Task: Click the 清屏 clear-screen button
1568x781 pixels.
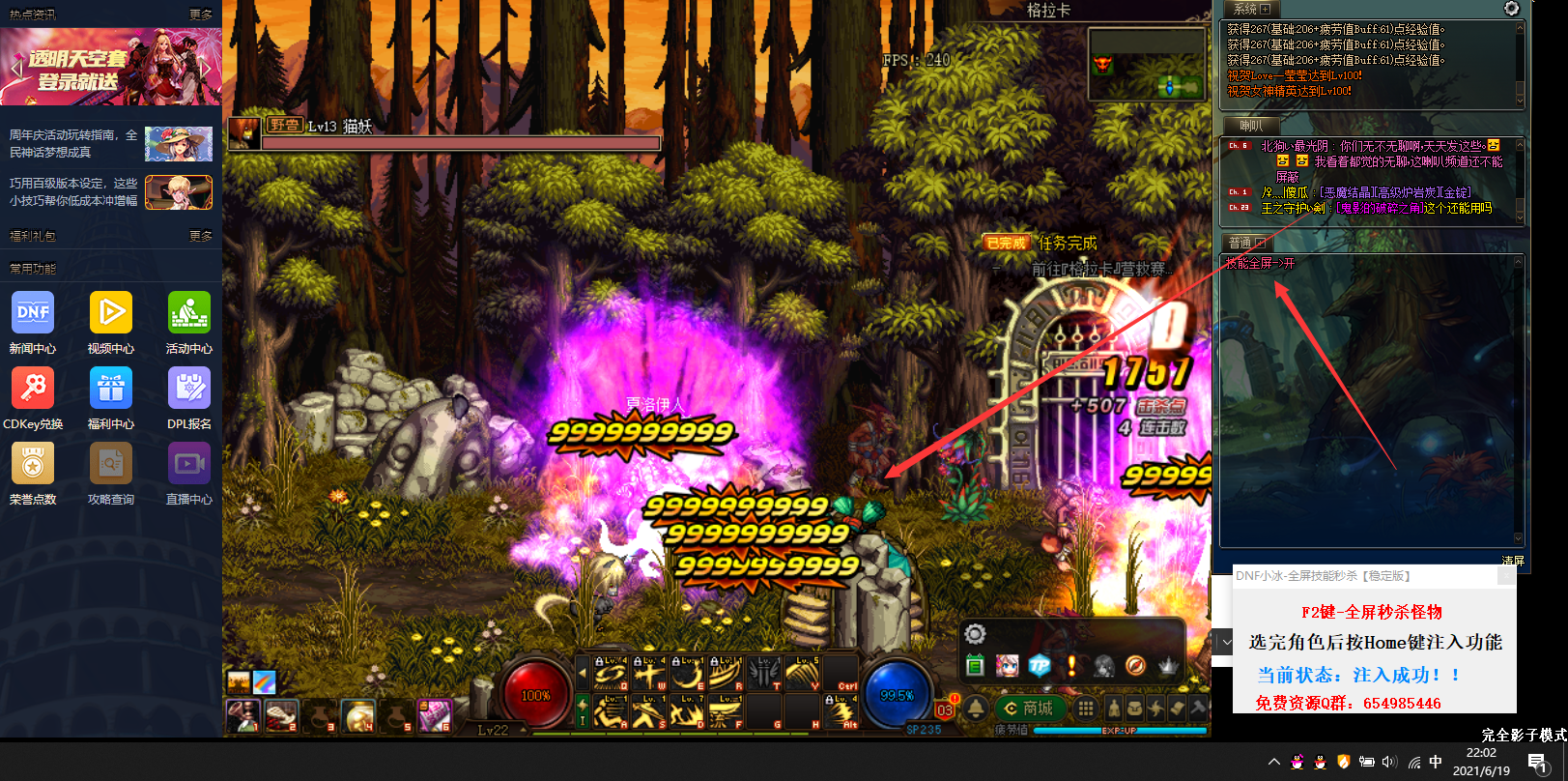Action: point(1512,561)
